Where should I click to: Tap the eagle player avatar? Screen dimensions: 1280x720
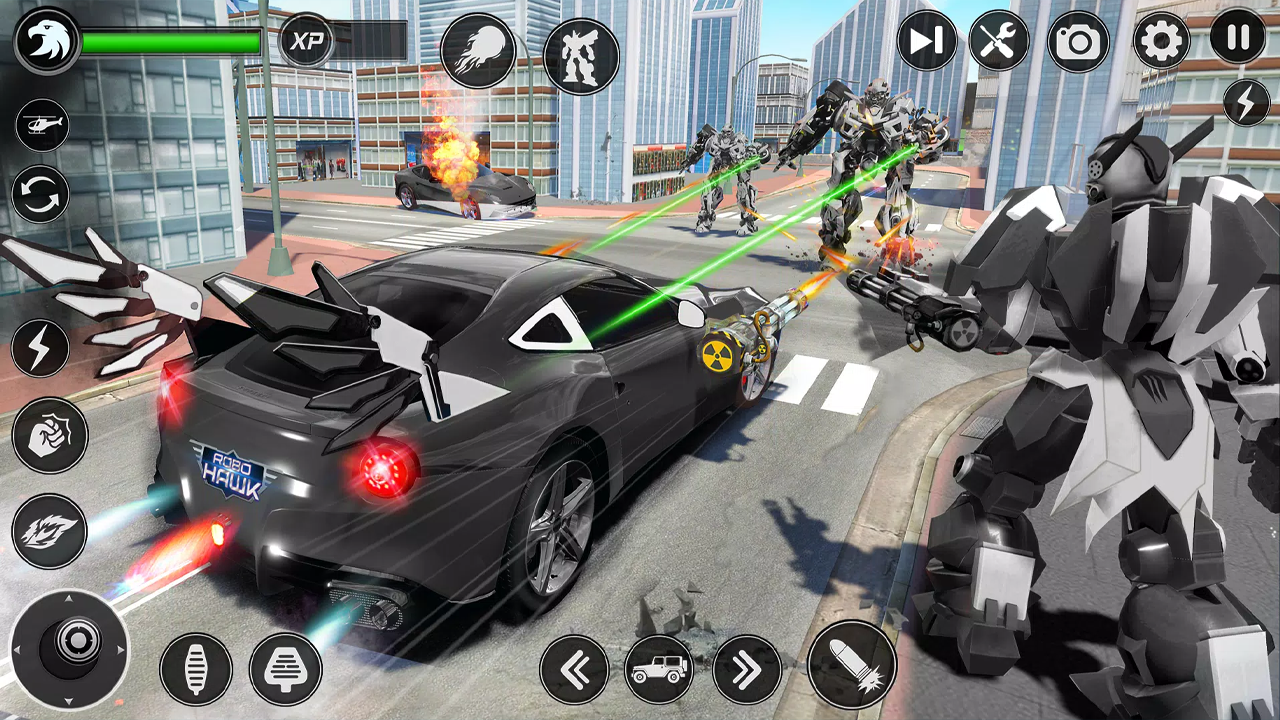pyautogui.click(x=48, y=38)
